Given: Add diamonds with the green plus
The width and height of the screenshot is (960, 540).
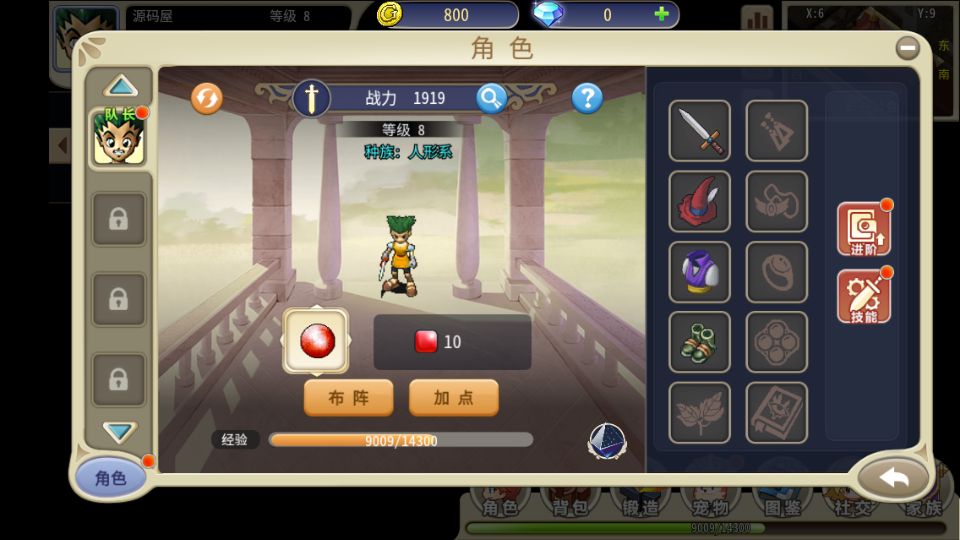Looking at the screenshot, I should click(x=661, y=14).
